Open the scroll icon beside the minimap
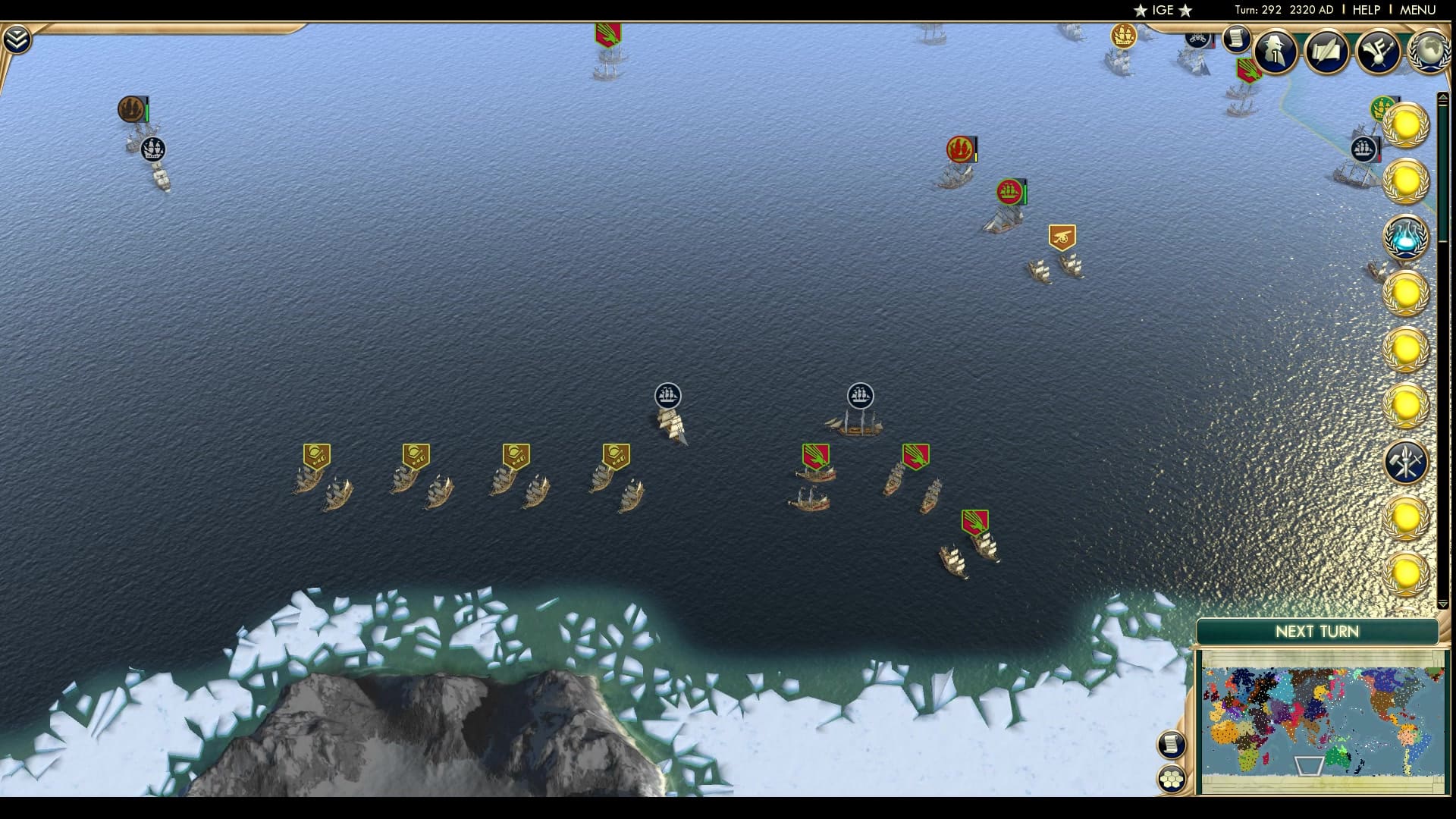The width and height of the screenshot is (1456, 819). click(1171, 745)
